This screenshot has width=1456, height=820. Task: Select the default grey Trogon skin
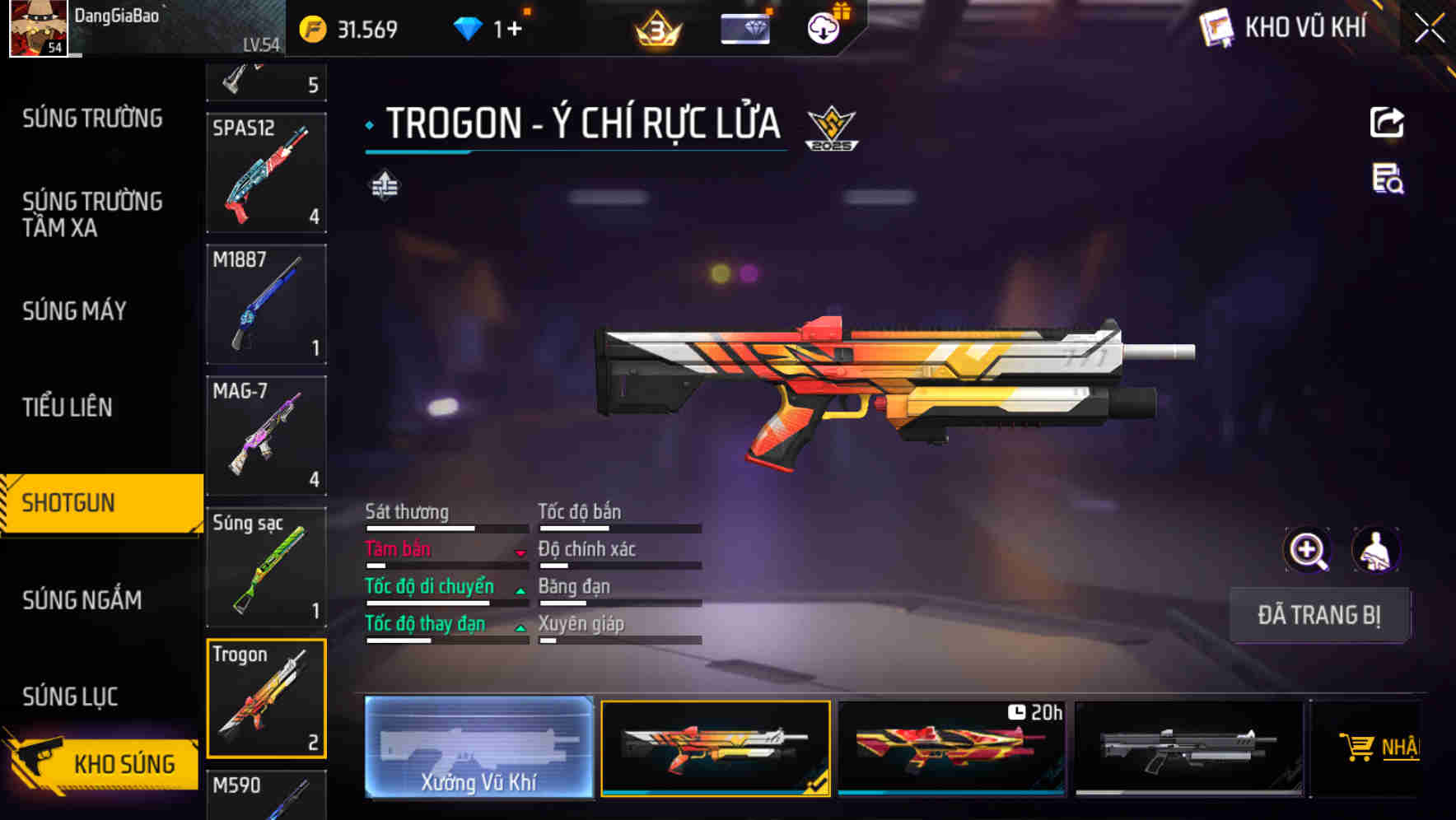(1188, 748)
